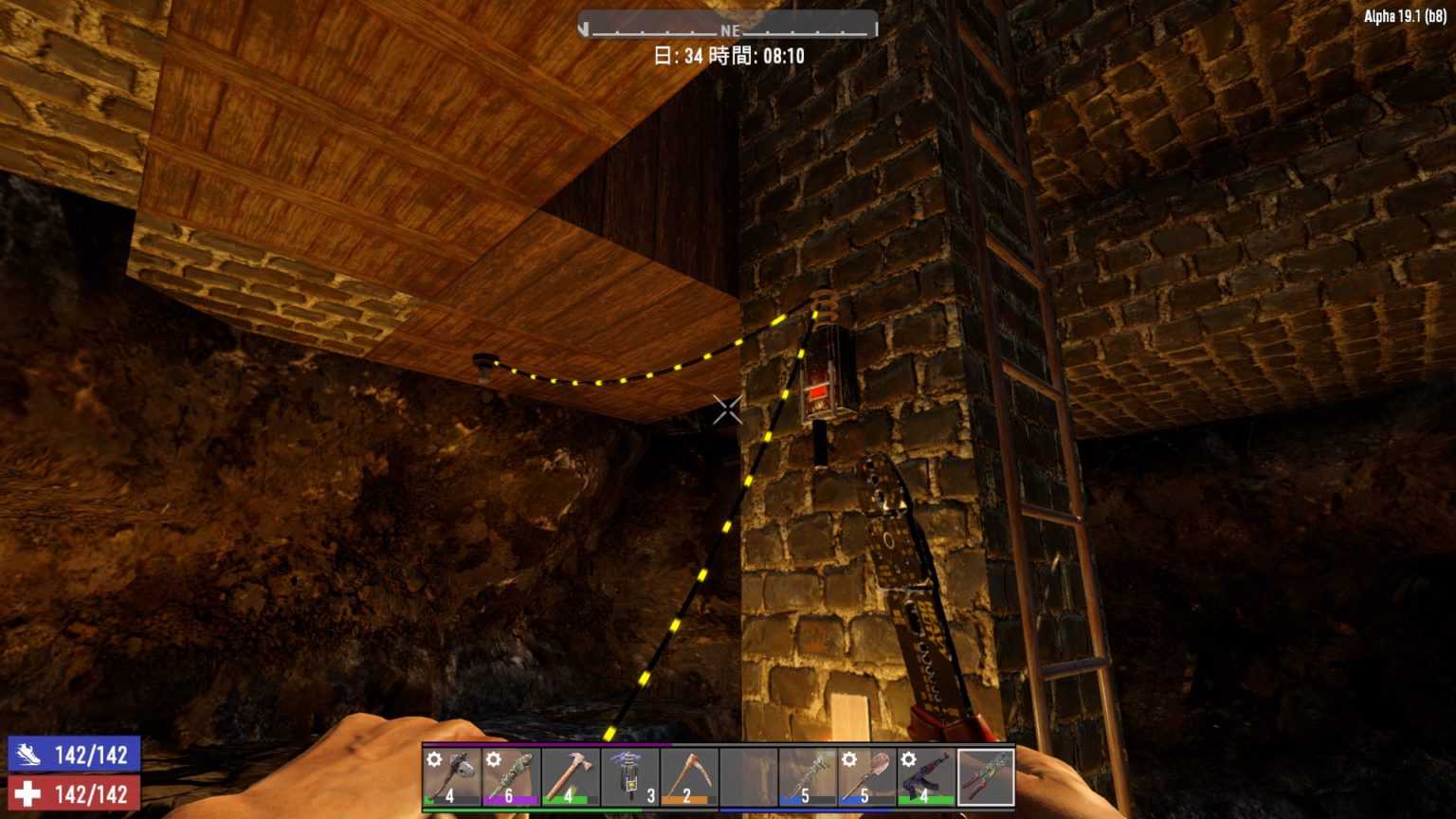
Task: Select the pickaxe in the hotbar
Action: (688, 777)
